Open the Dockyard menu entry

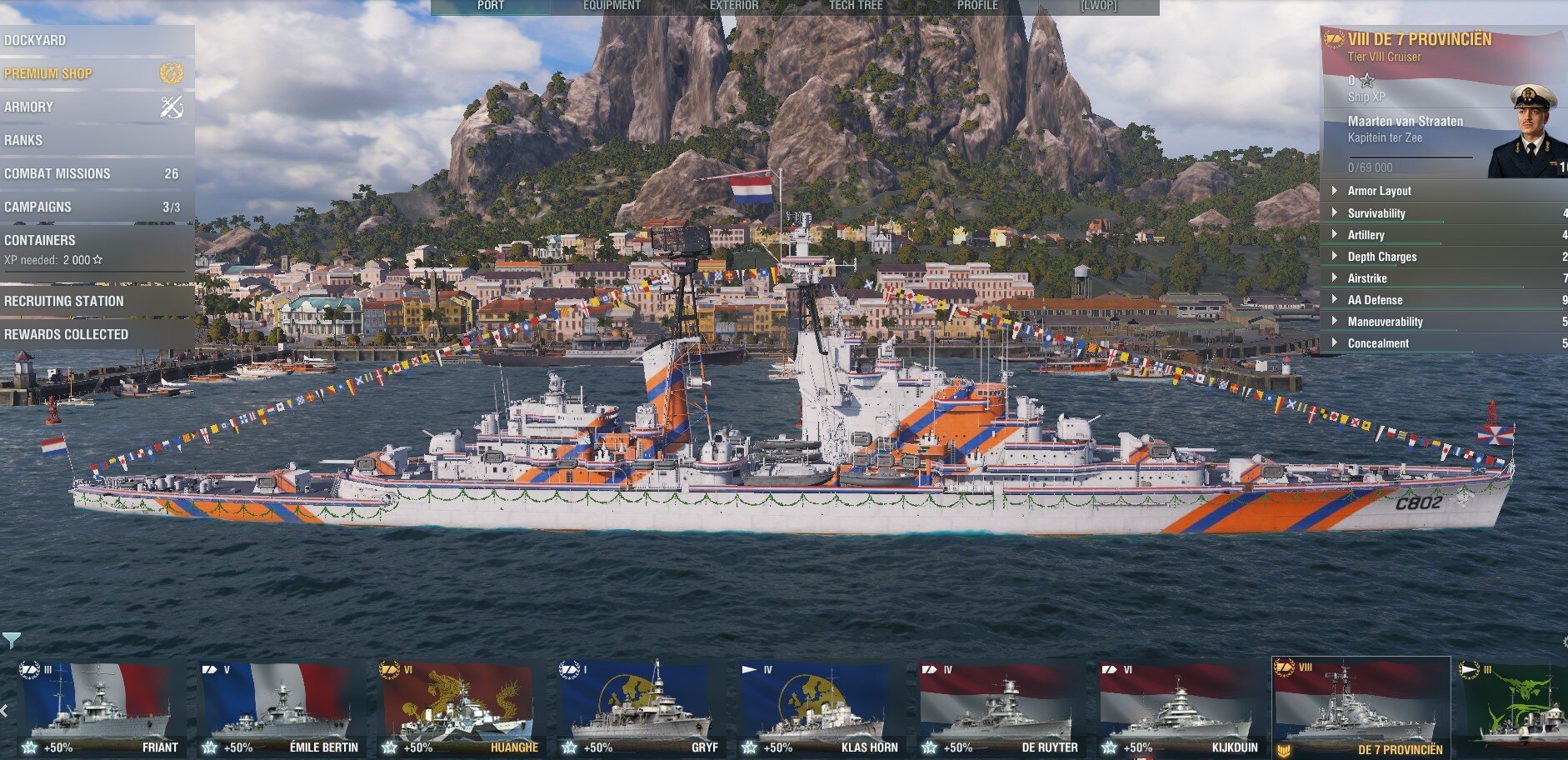pos(36,40)
